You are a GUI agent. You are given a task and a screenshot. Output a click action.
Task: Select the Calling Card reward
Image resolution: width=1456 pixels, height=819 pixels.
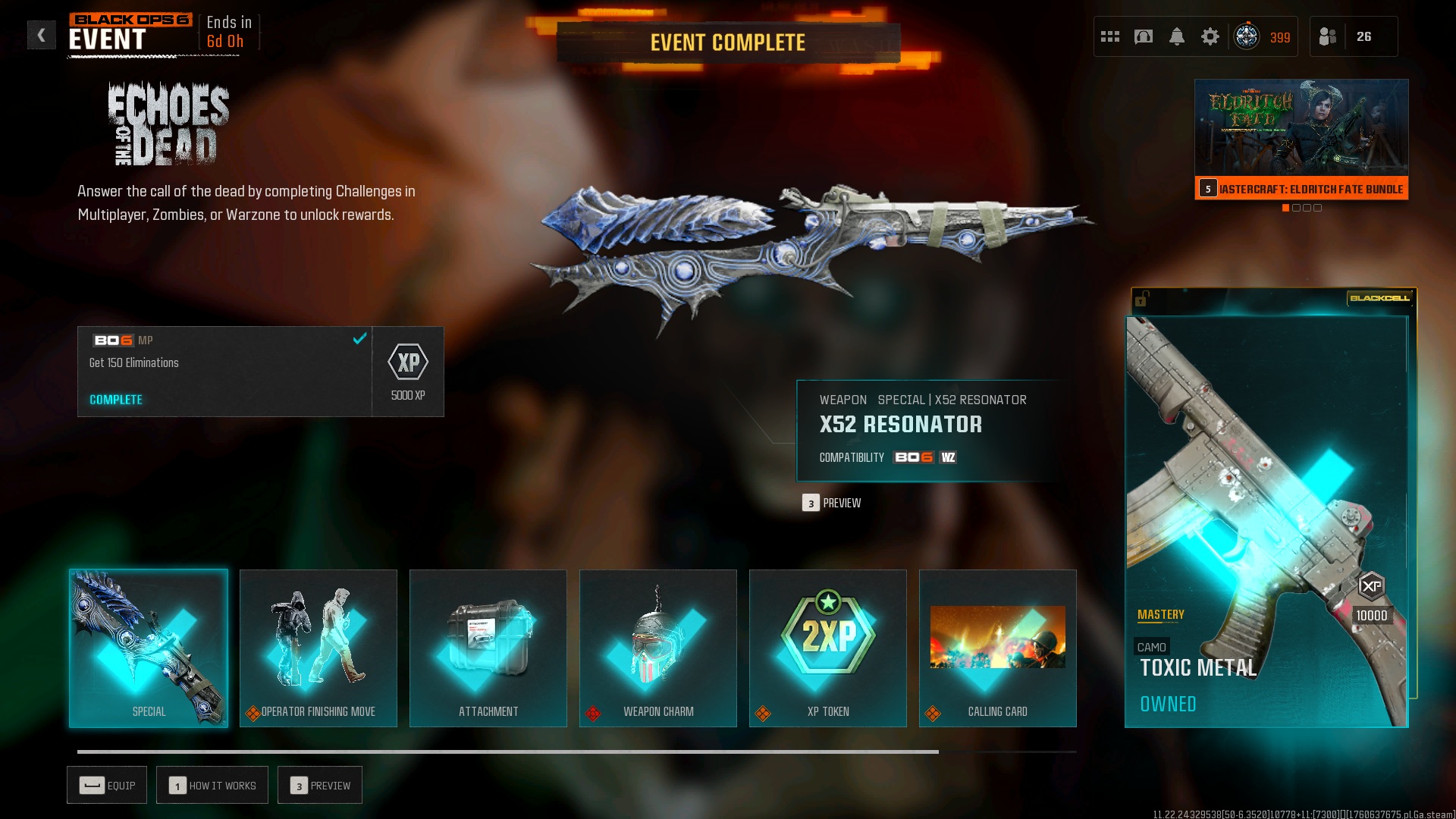998,648
